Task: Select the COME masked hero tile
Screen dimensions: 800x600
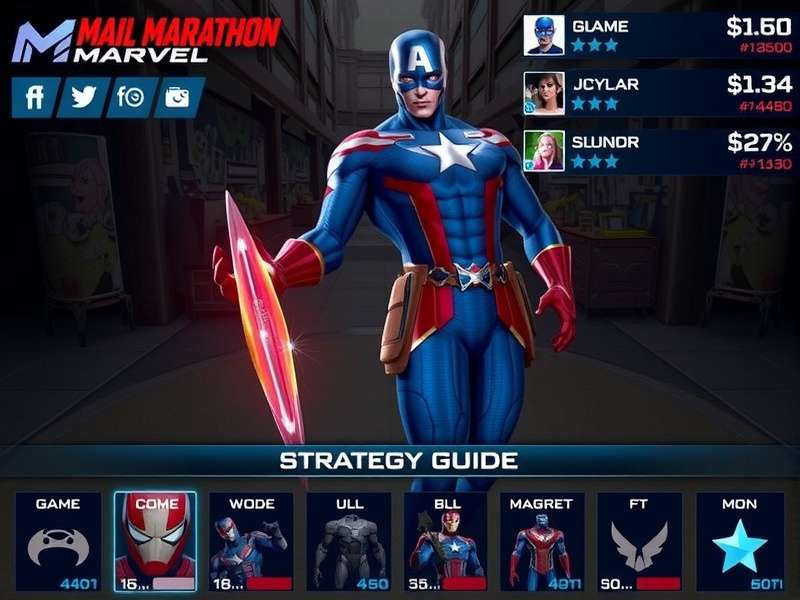Action: [155, 541]
